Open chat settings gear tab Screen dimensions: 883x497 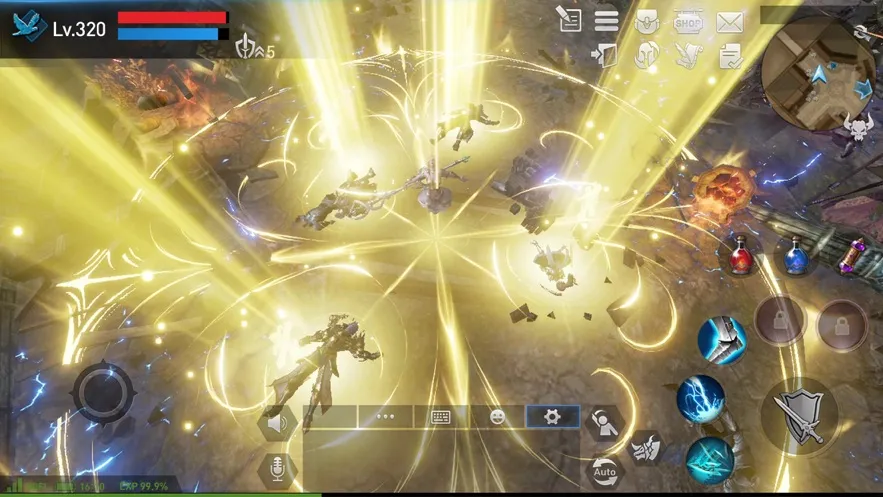point(552,416)
